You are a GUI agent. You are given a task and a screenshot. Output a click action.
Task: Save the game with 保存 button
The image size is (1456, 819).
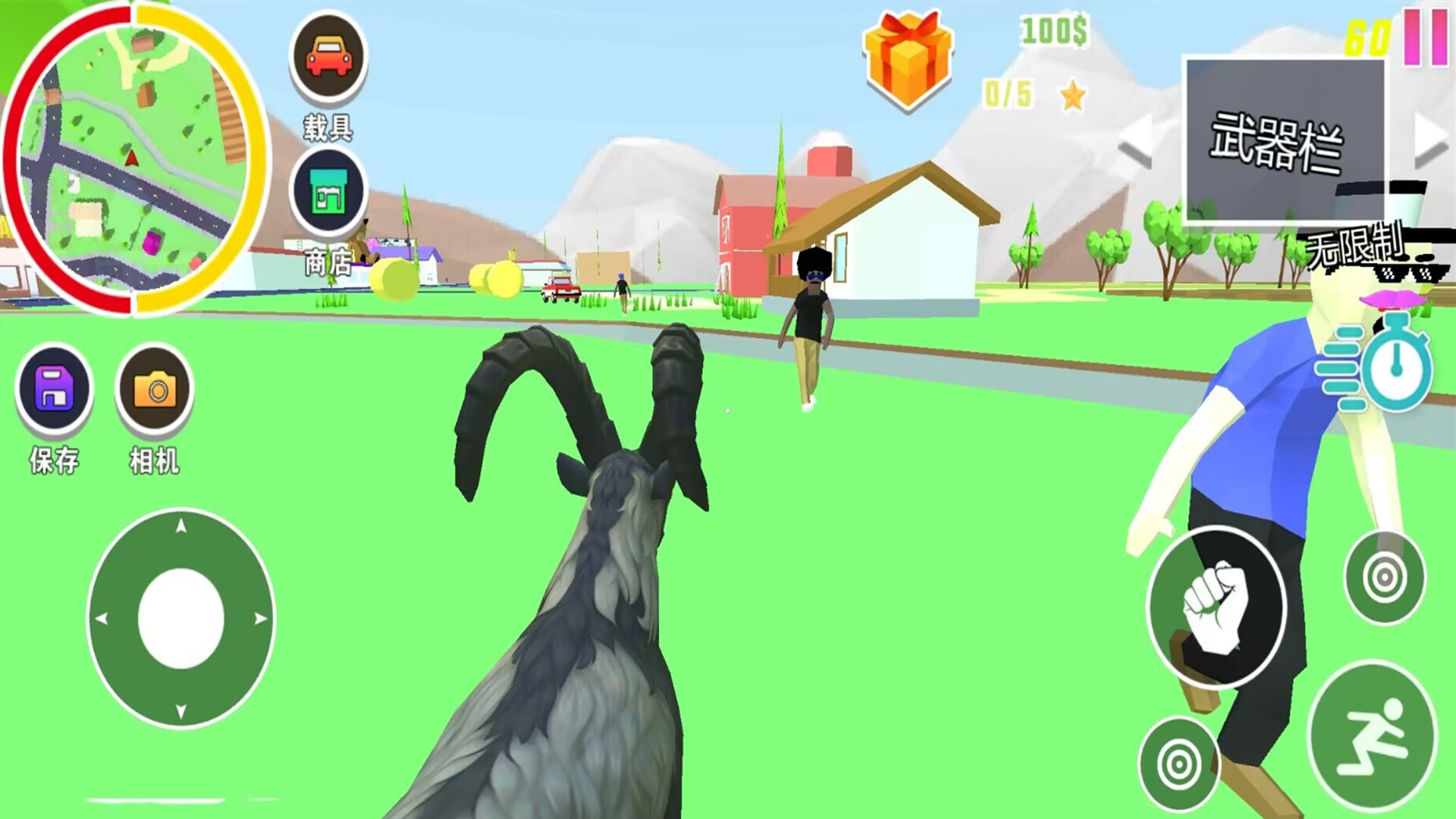[55, 388]
